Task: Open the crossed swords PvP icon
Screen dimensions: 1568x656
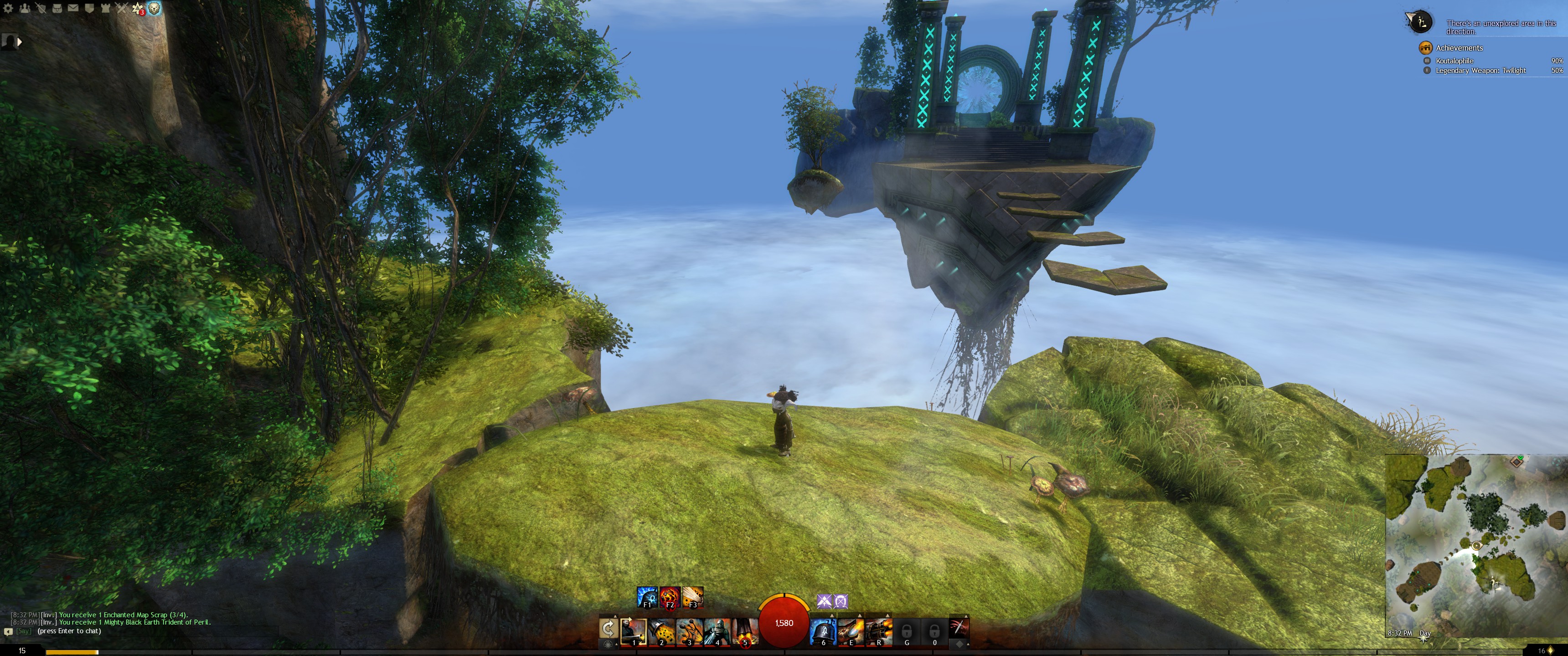Action: pyautogui.click(x=122, y=8)
